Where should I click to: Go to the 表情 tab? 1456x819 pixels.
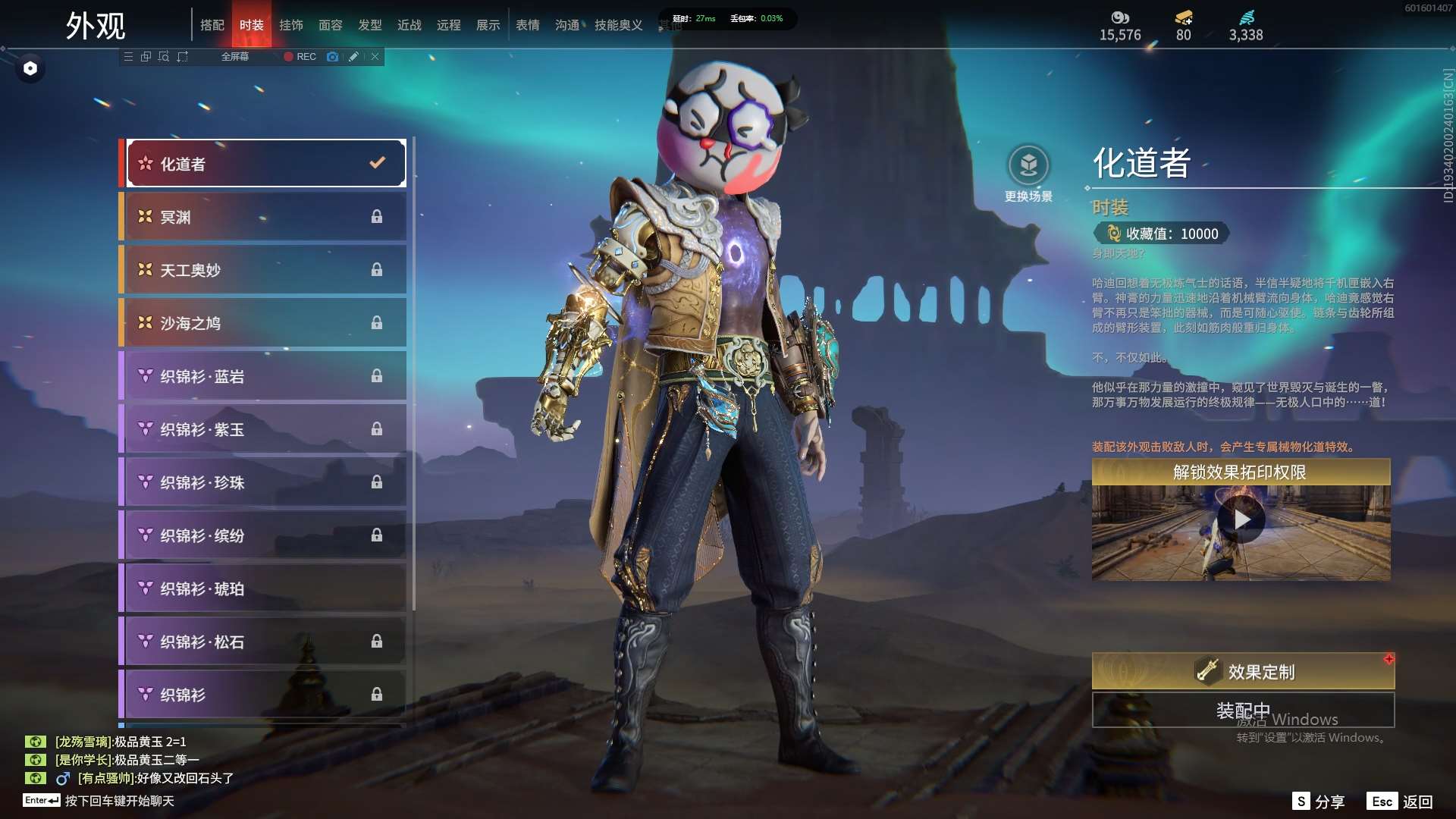[x=528, y=25]
